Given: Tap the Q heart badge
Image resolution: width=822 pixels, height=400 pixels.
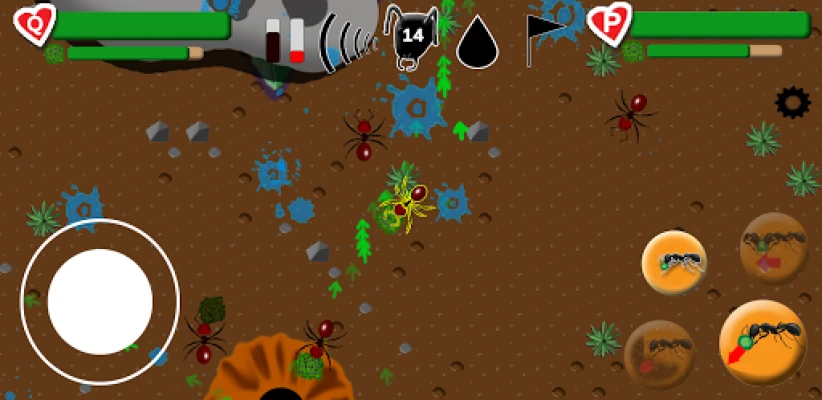Looking at the screenshot, I should (36, 24).
